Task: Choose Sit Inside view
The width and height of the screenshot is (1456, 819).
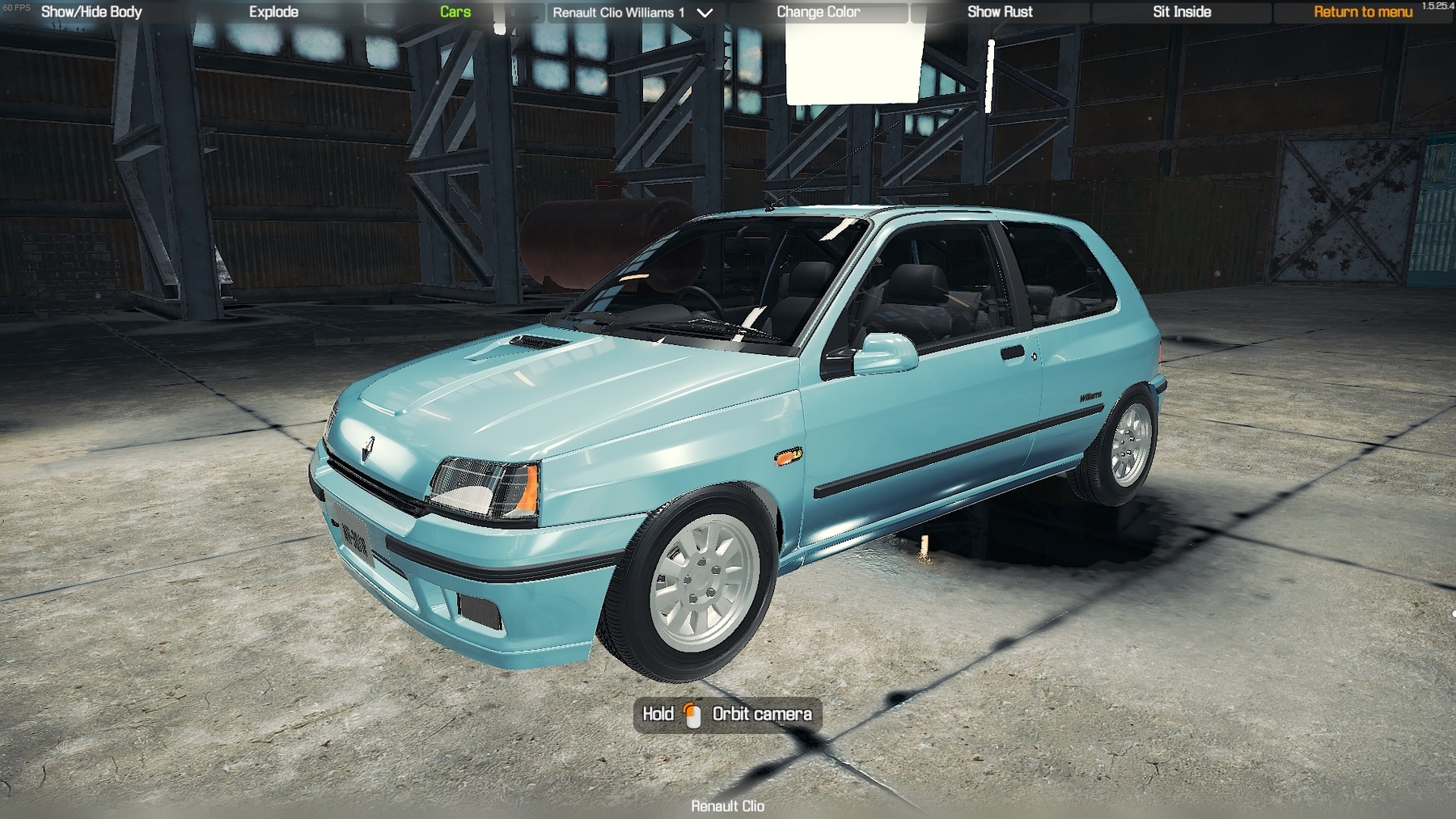Action: pos(1182,12)
